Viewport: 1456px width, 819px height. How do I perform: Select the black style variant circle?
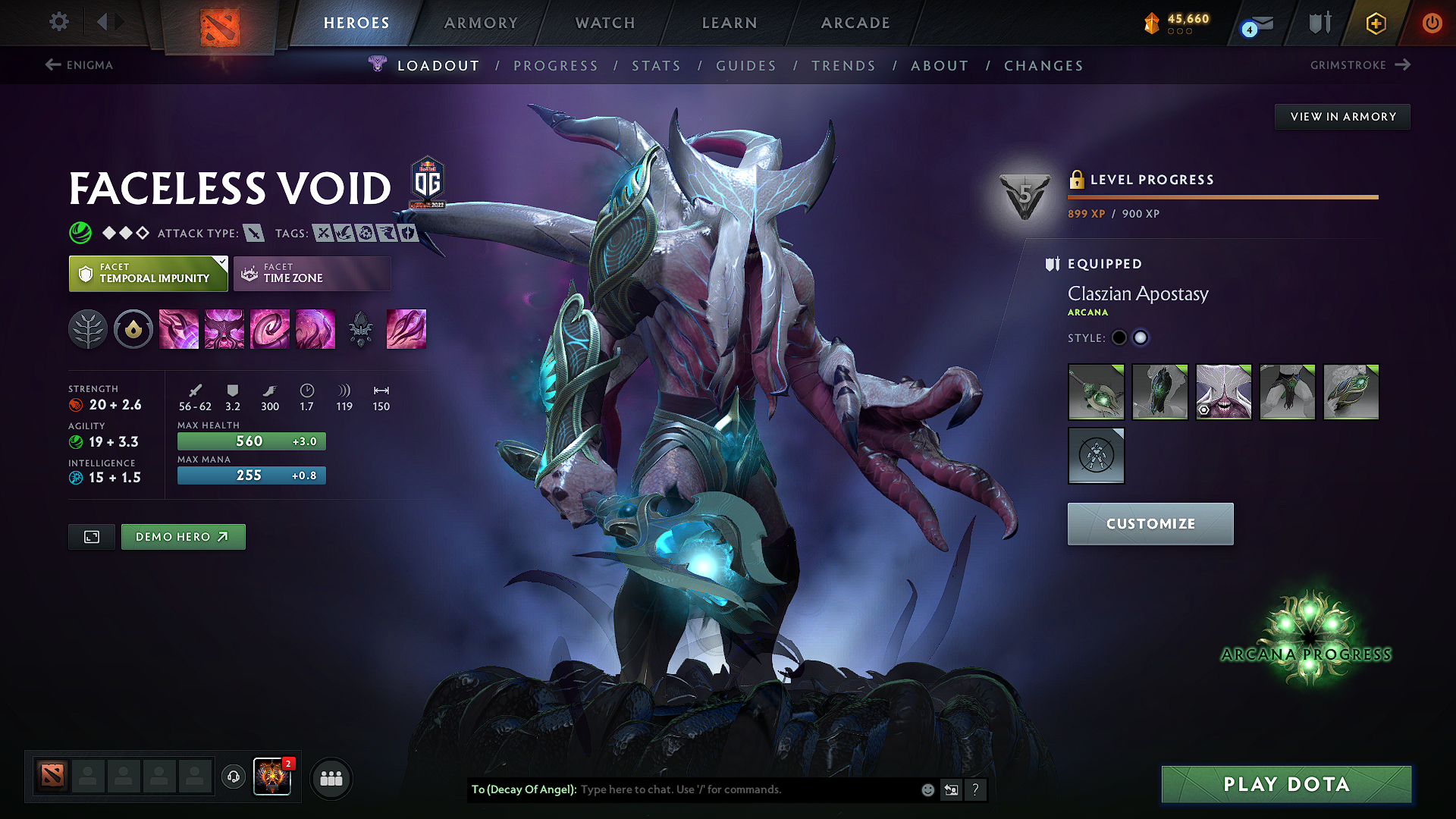(x=1119, y=337)
